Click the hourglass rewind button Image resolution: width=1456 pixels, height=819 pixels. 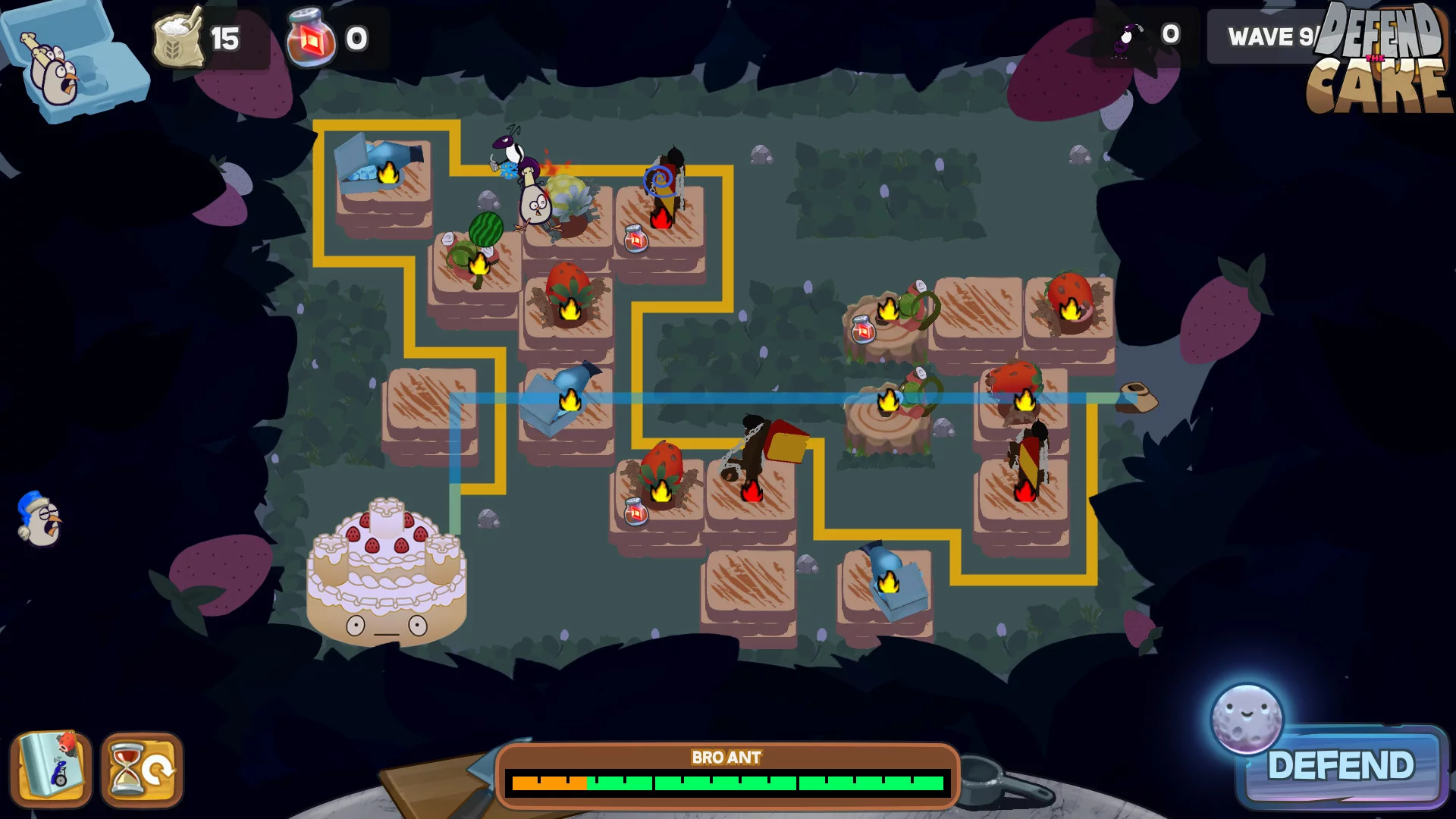tap(142, 770)
